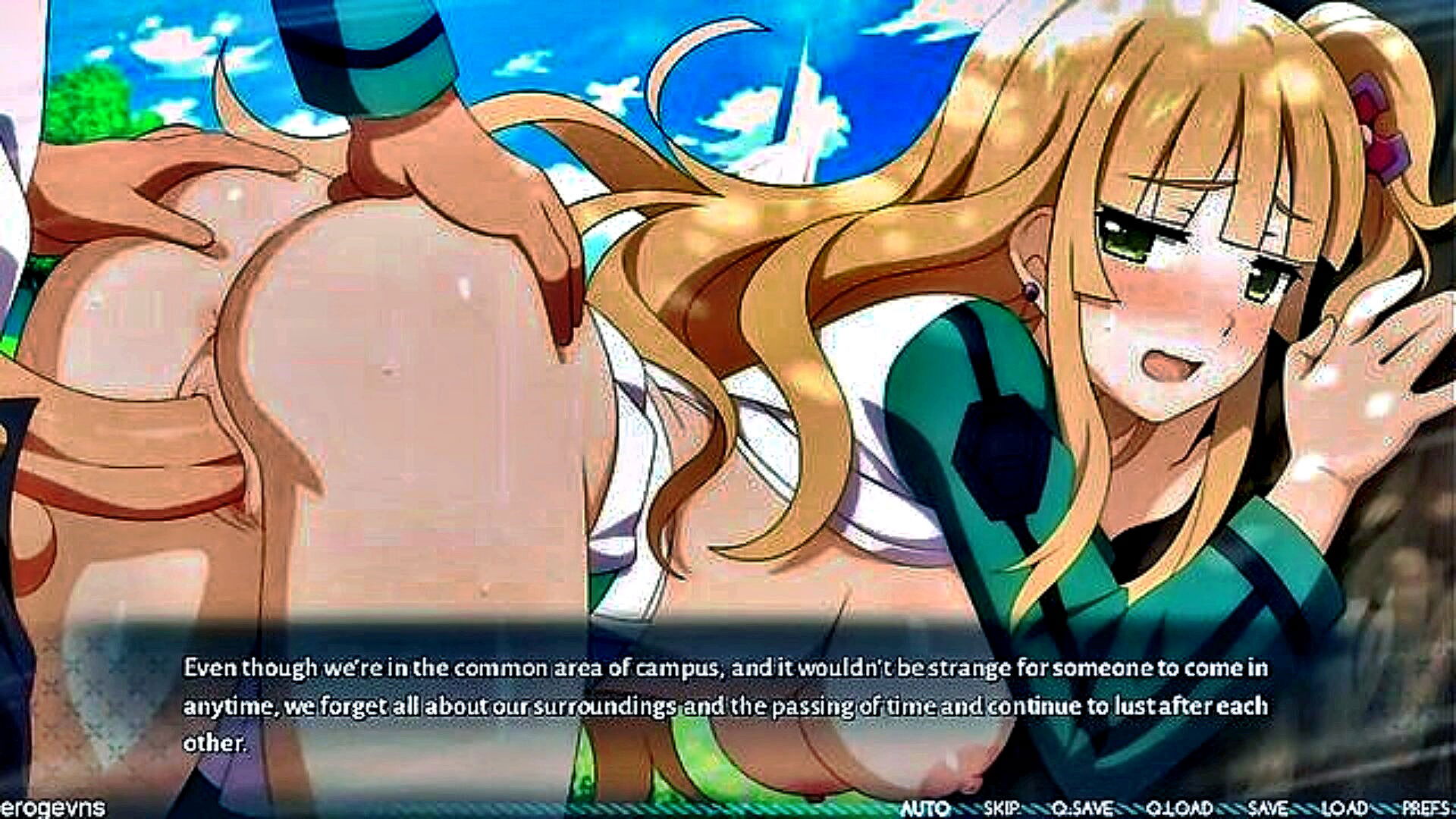The height and width of the screenshot is (819, 1456).
Task: Enable AUTO text advance mode
Action: coord(925,808)
